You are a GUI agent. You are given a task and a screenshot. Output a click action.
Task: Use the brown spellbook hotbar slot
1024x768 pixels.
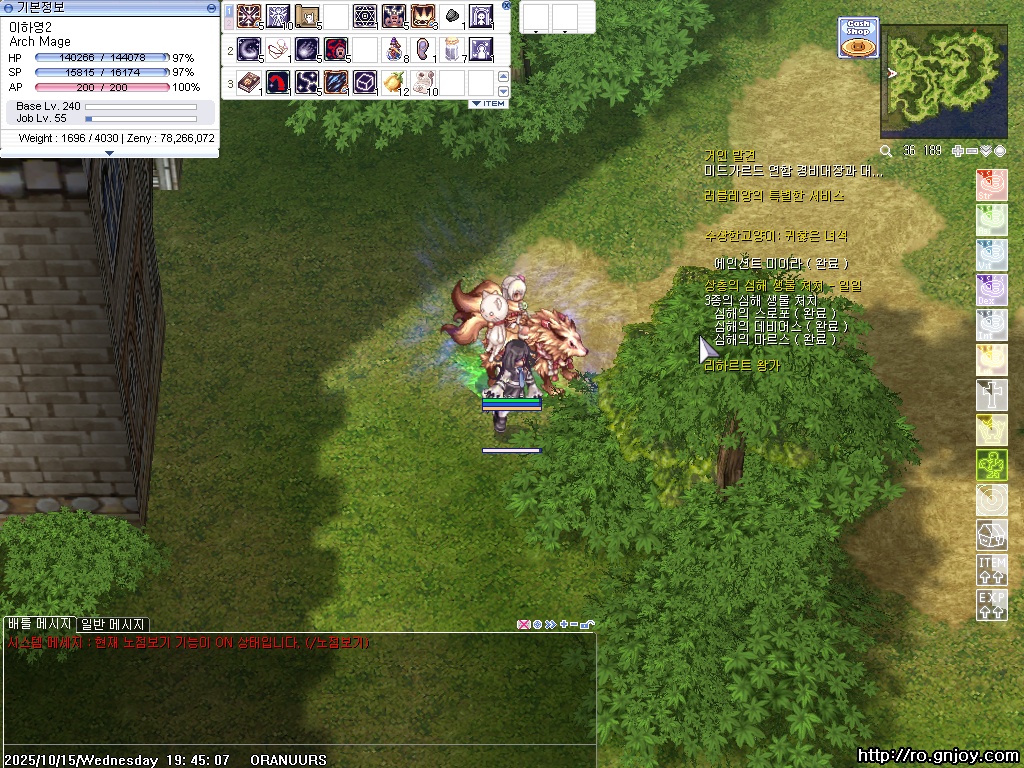pyautogui.click(x=248, y=82)
